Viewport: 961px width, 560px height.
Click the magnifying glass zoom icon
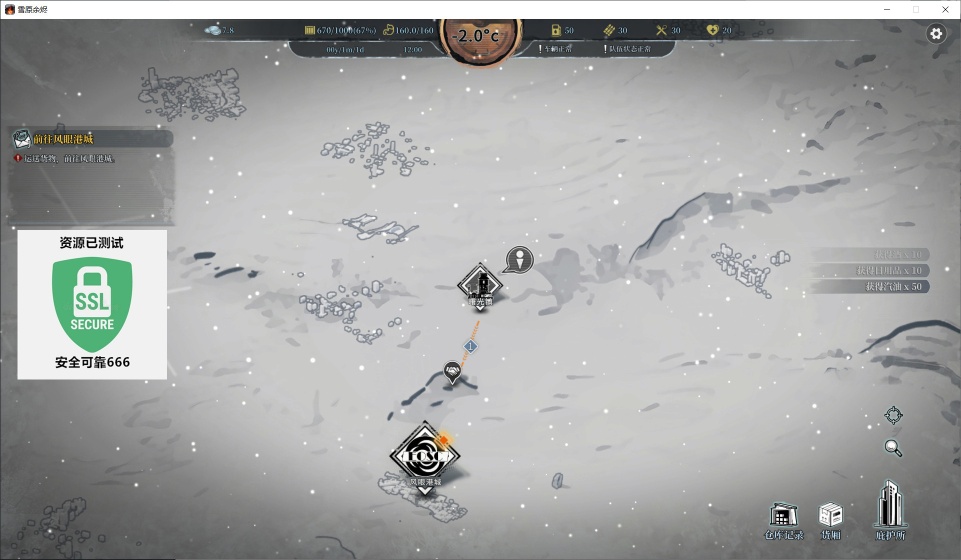pyautogui.click(x=893, y=447)
